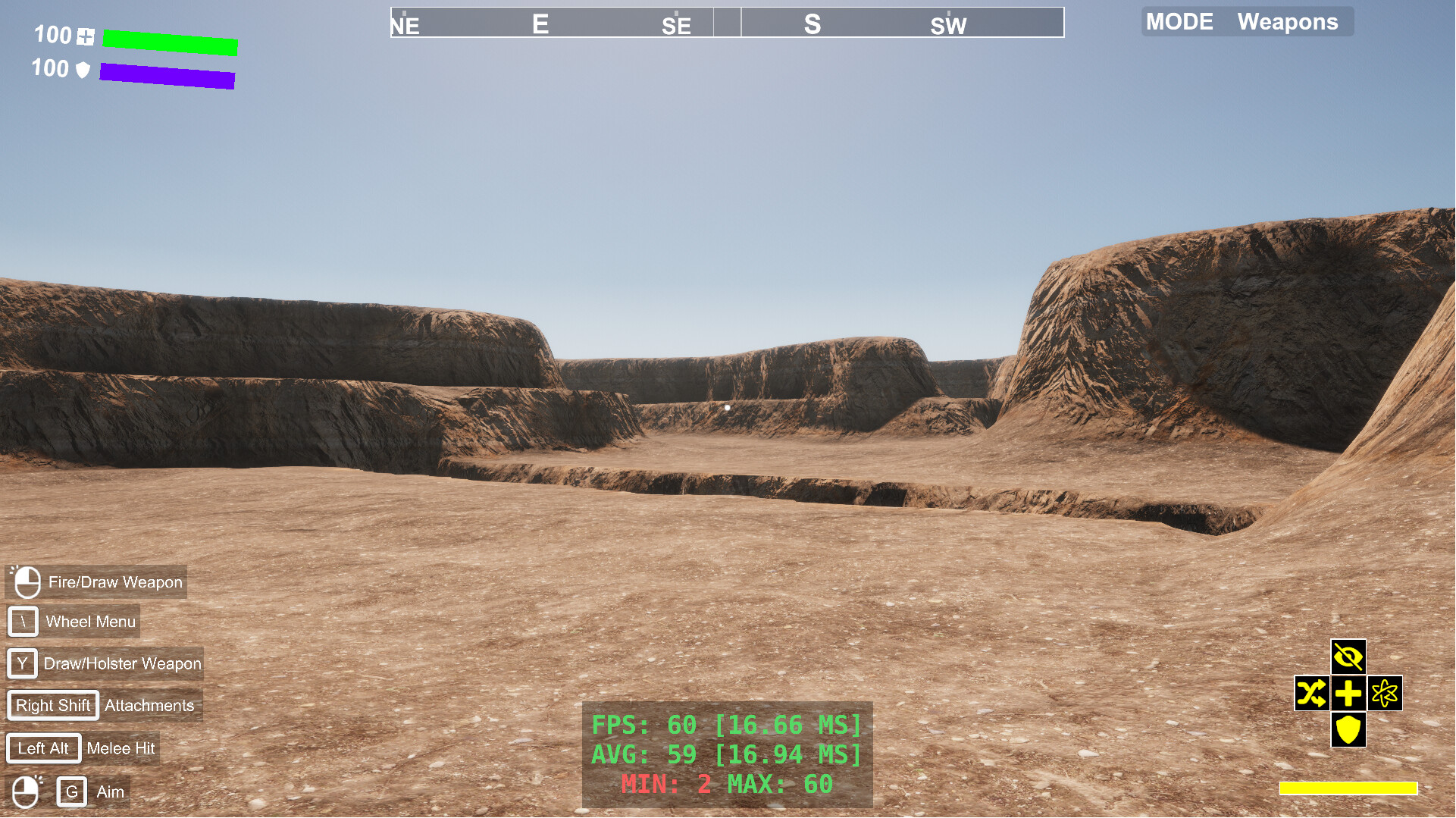Click the compass heading bar
Viewport: 1456px width, 818px height.
point(727,23)
